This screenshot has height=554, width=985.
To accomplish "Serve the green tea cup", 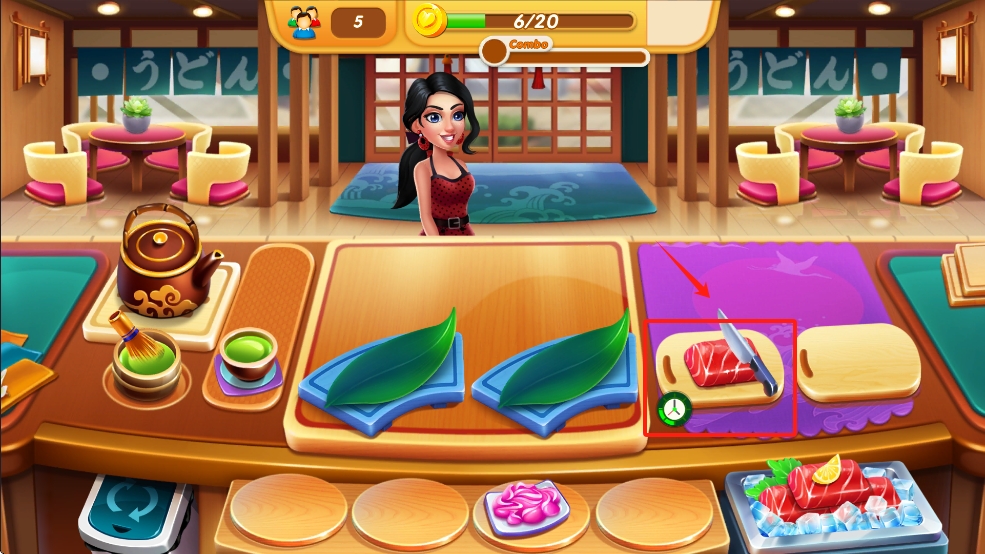I will 247,358.
